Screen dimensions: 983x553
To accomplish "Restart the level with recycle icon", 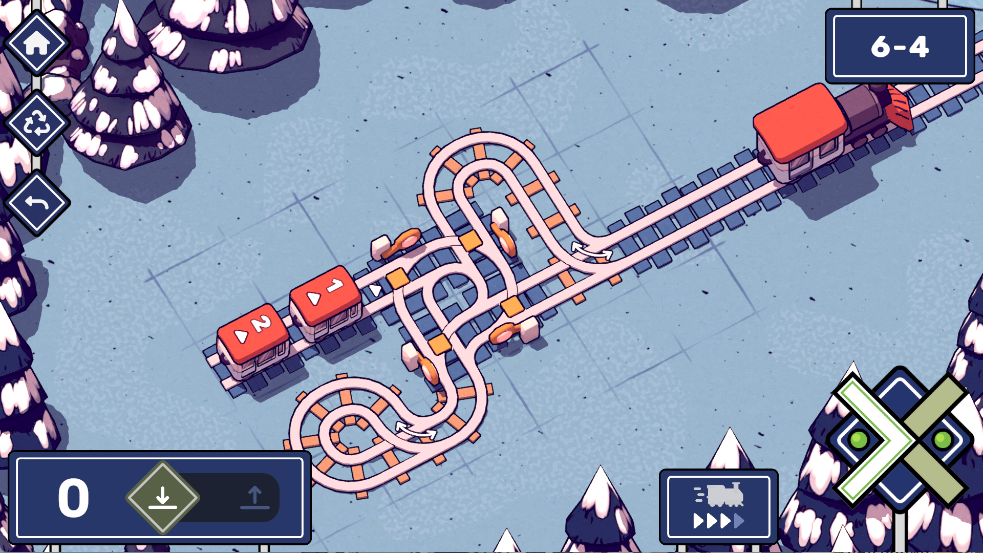I will [37, 123].
